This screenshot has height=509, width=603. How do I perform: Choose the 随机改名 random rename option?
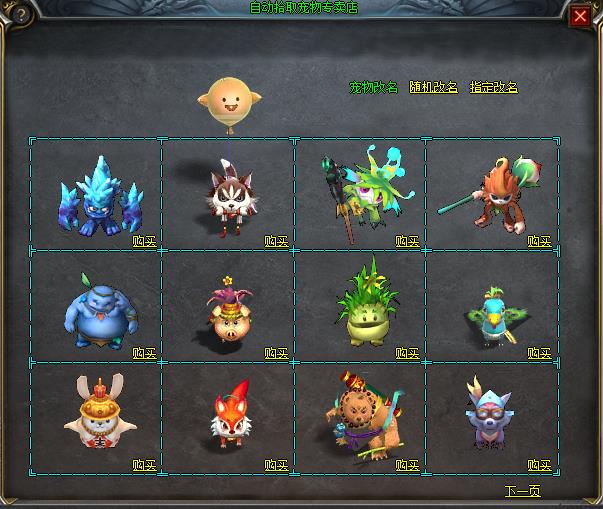click(x=433, y=88)
